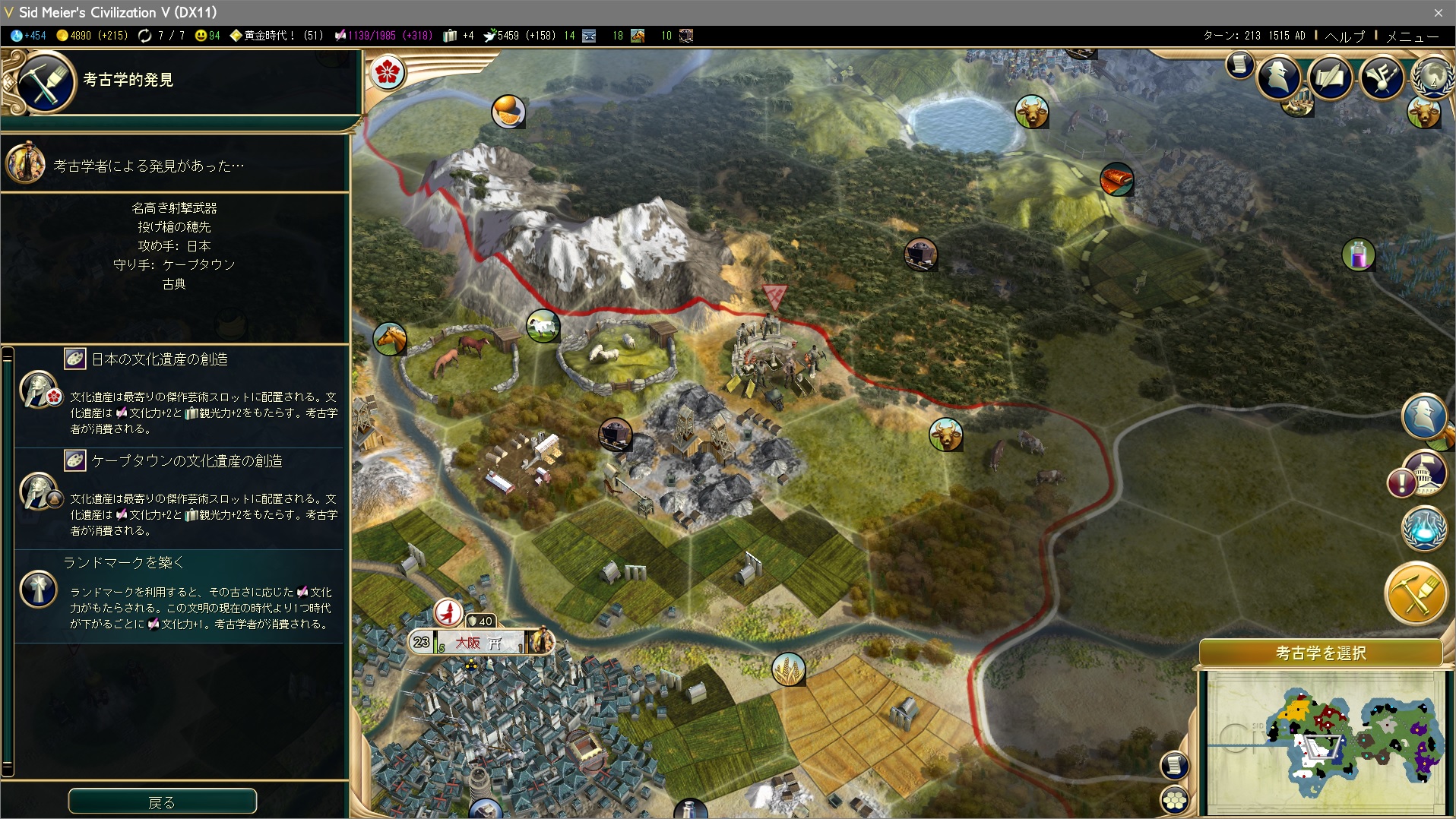This screenshot has height=819, width=1456.
Task: Open the espionage spy overview icon
Action: (1279, 77)
